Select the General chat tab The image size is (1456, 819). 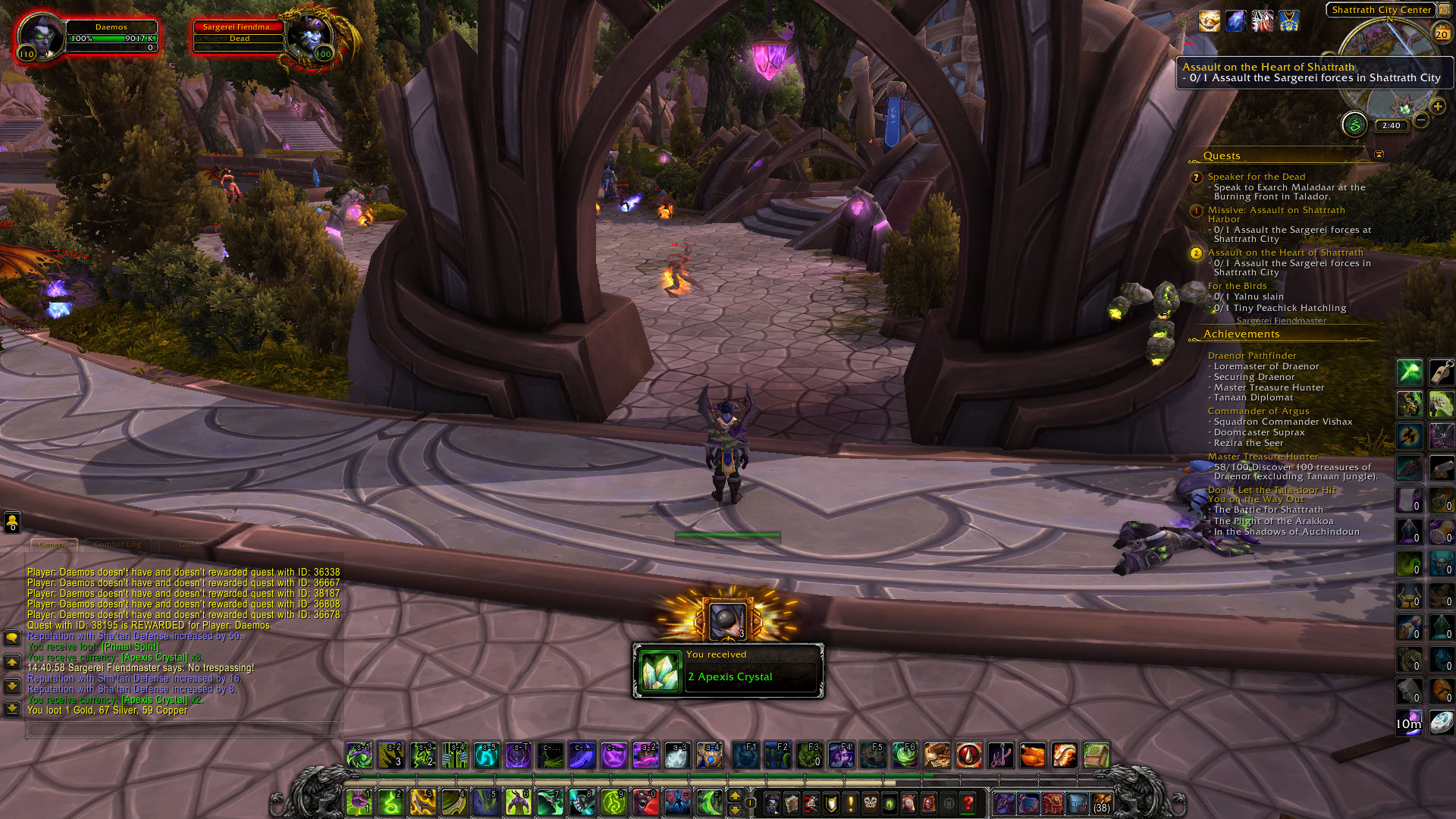pyautogui.click(x=53, y=544)
